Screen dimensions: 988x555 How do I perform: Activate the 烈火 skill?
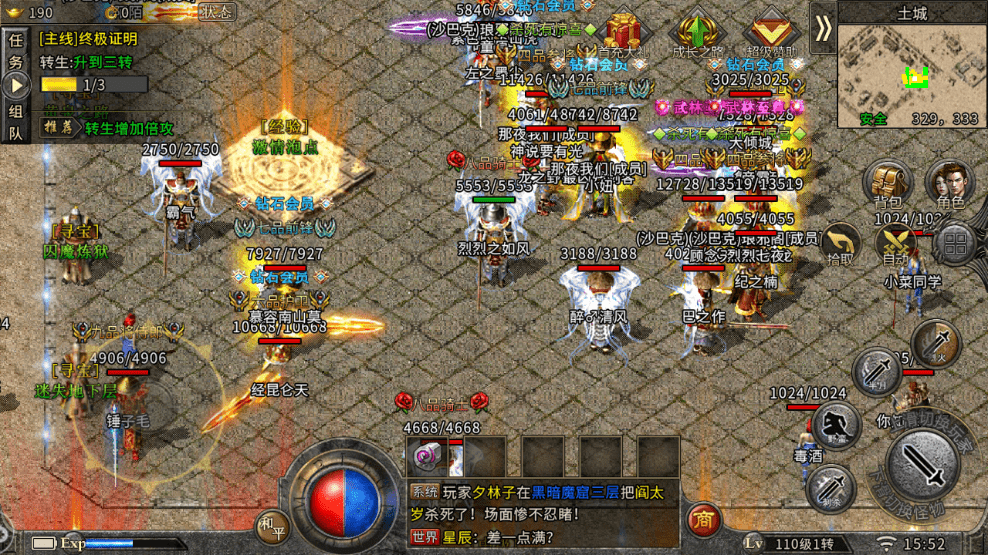(936, 344)
